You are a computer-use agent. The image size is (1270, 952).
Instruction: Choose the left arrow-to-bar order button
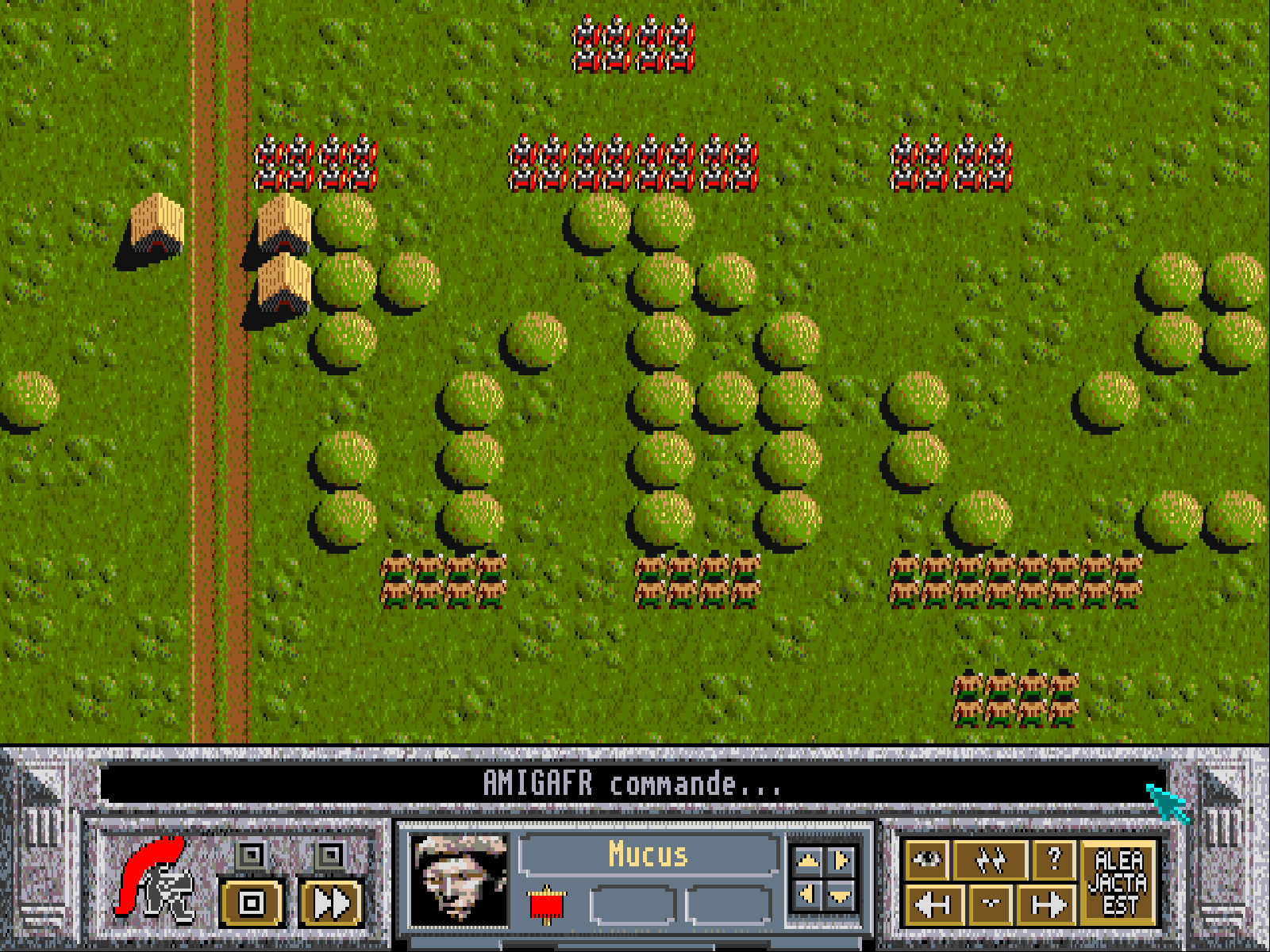(x=933, y=904)
